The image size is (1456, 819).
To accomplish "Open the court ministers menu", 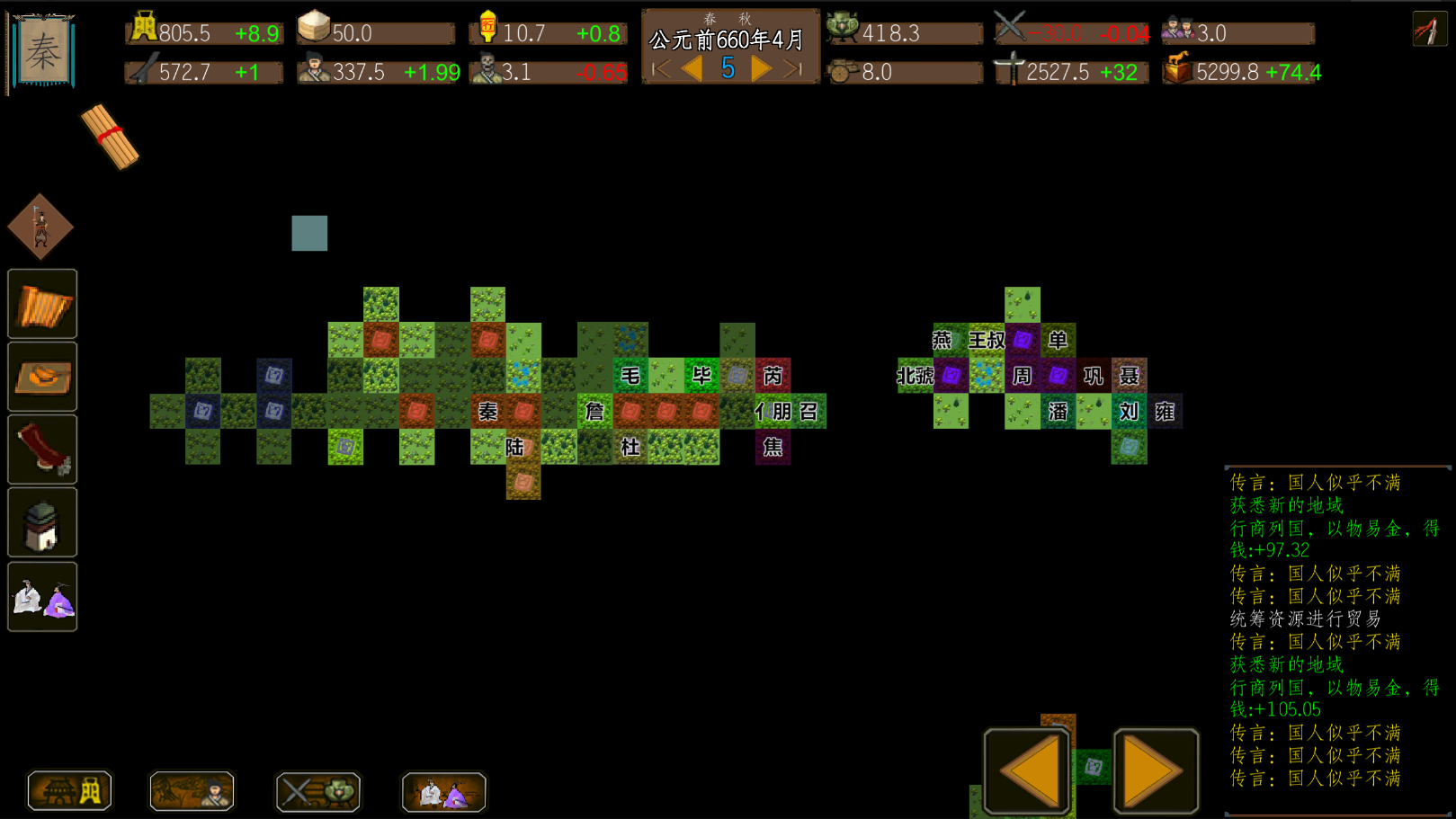I will [443, 792].
